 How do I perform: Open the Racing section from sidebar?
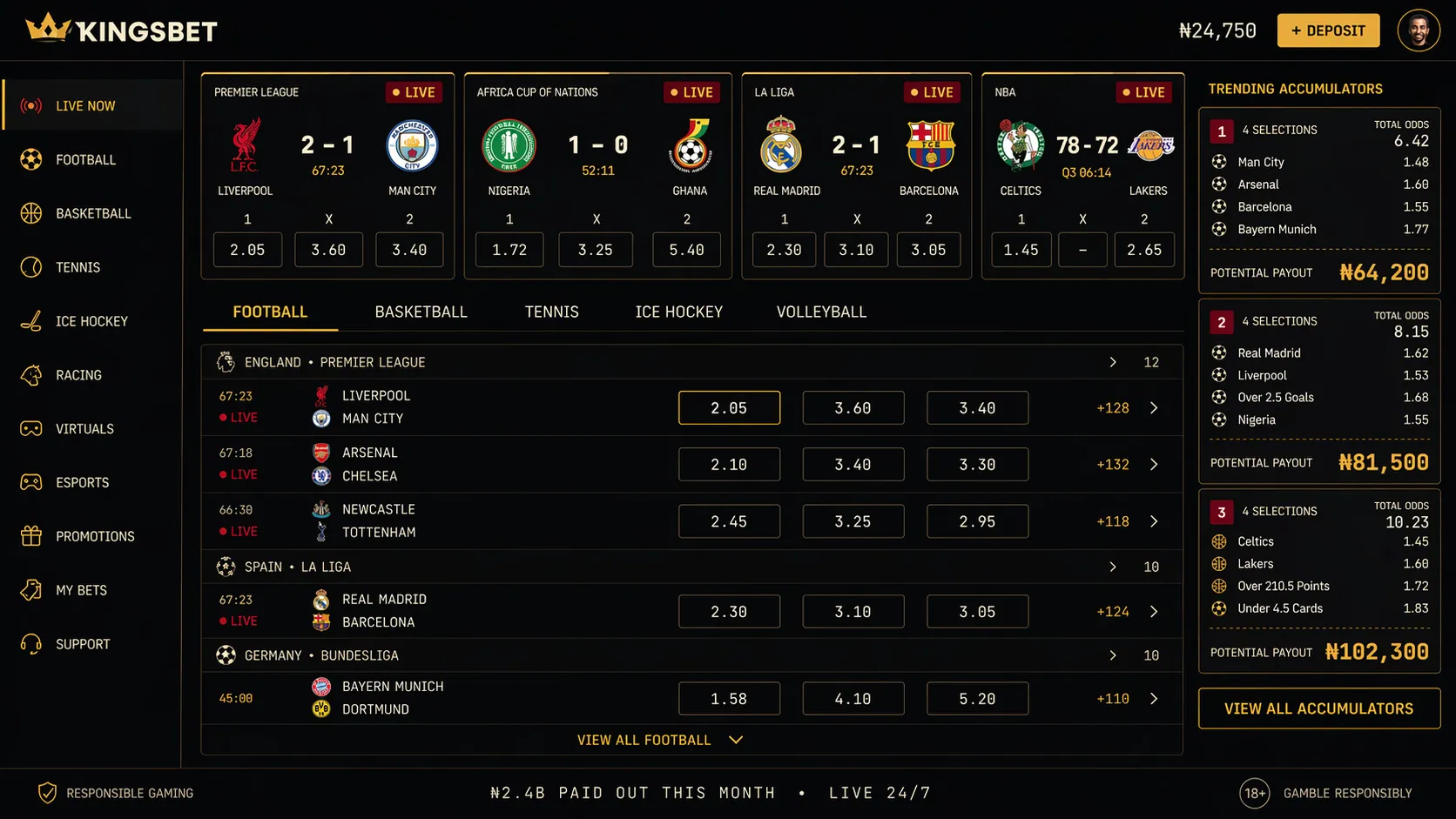pyautogui.click(x=32, y=375)
